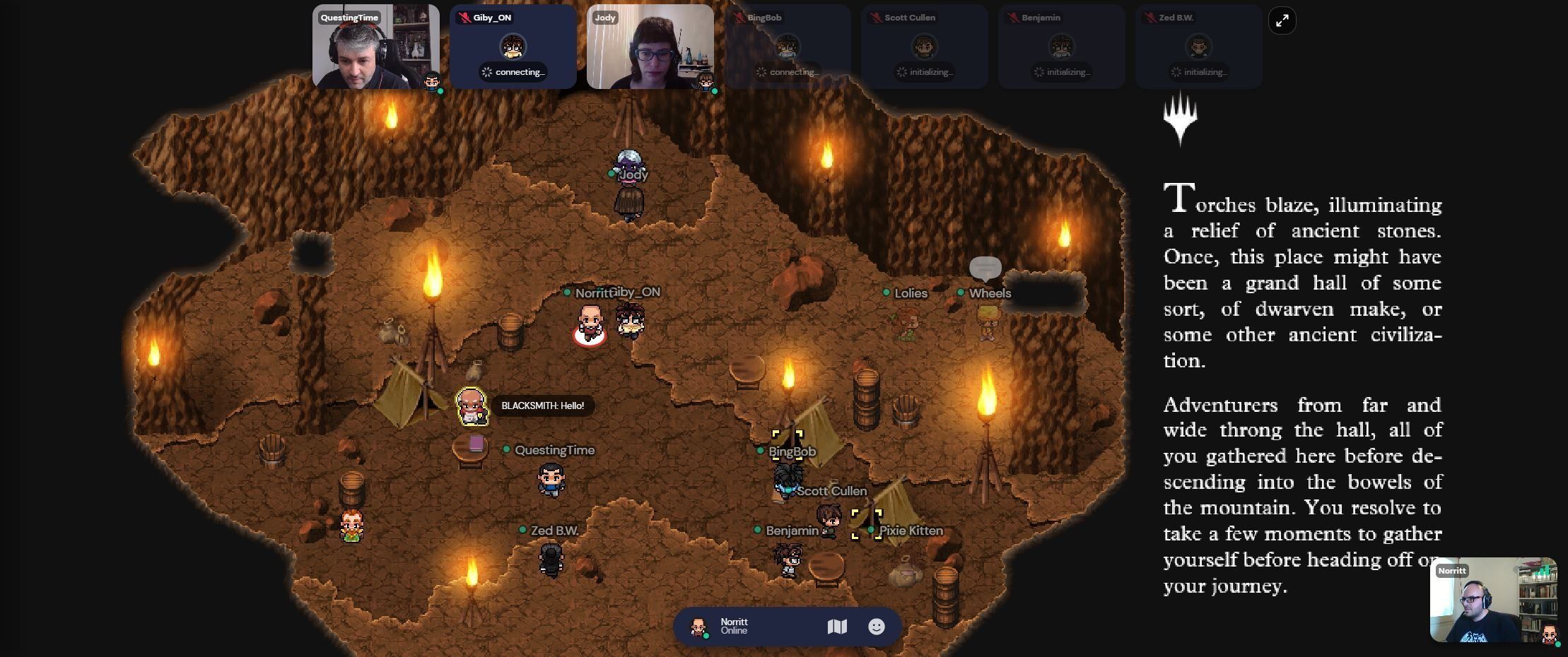Image resolution: width=1568 pixels, height=657 pixels.
Task: Select BingBob's connecting video tile
Action: [787, 47]
